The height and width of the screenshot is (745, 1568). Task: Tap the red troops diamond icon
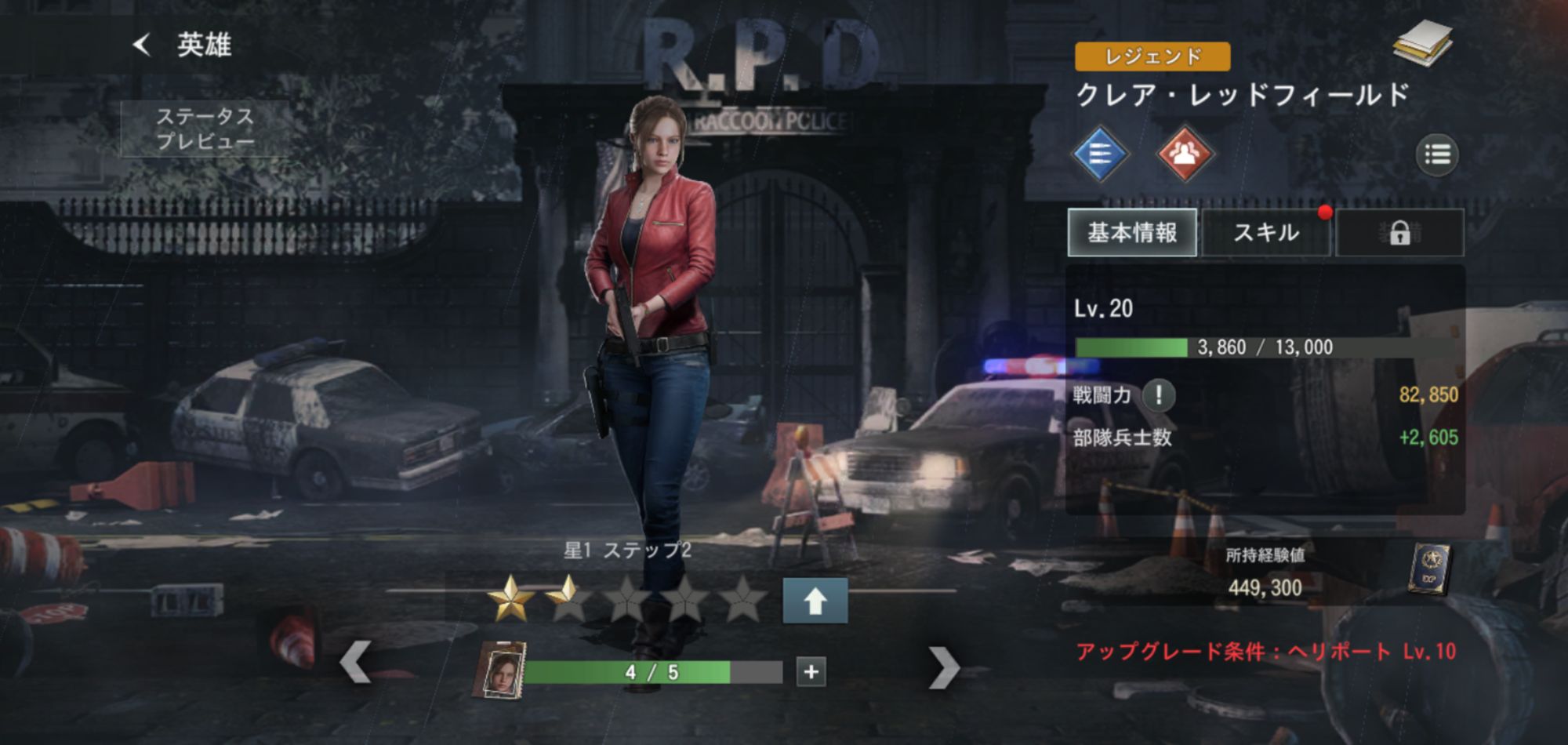click(x=1185, y=154)
